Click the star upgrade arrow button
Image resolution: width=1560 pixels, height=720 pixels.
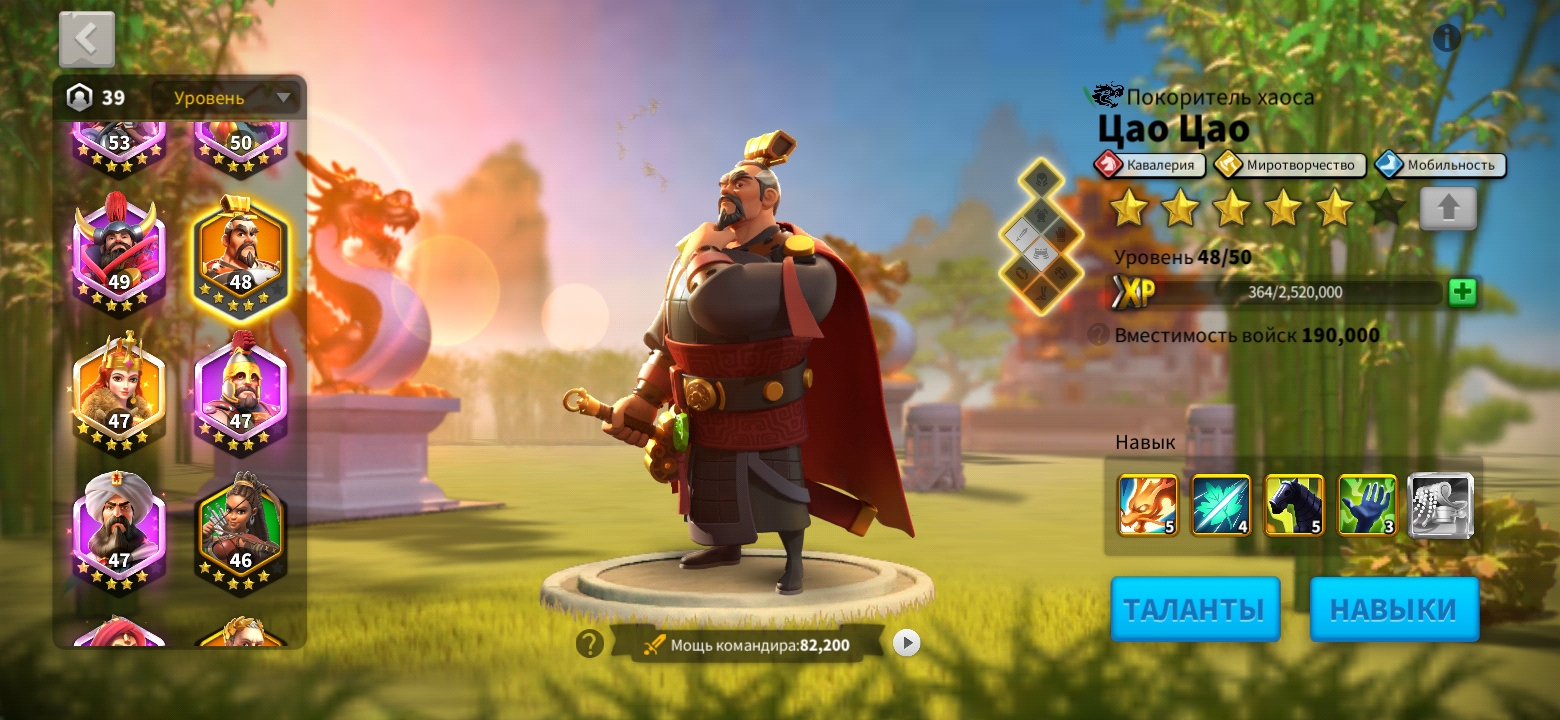pos(1448,208)
